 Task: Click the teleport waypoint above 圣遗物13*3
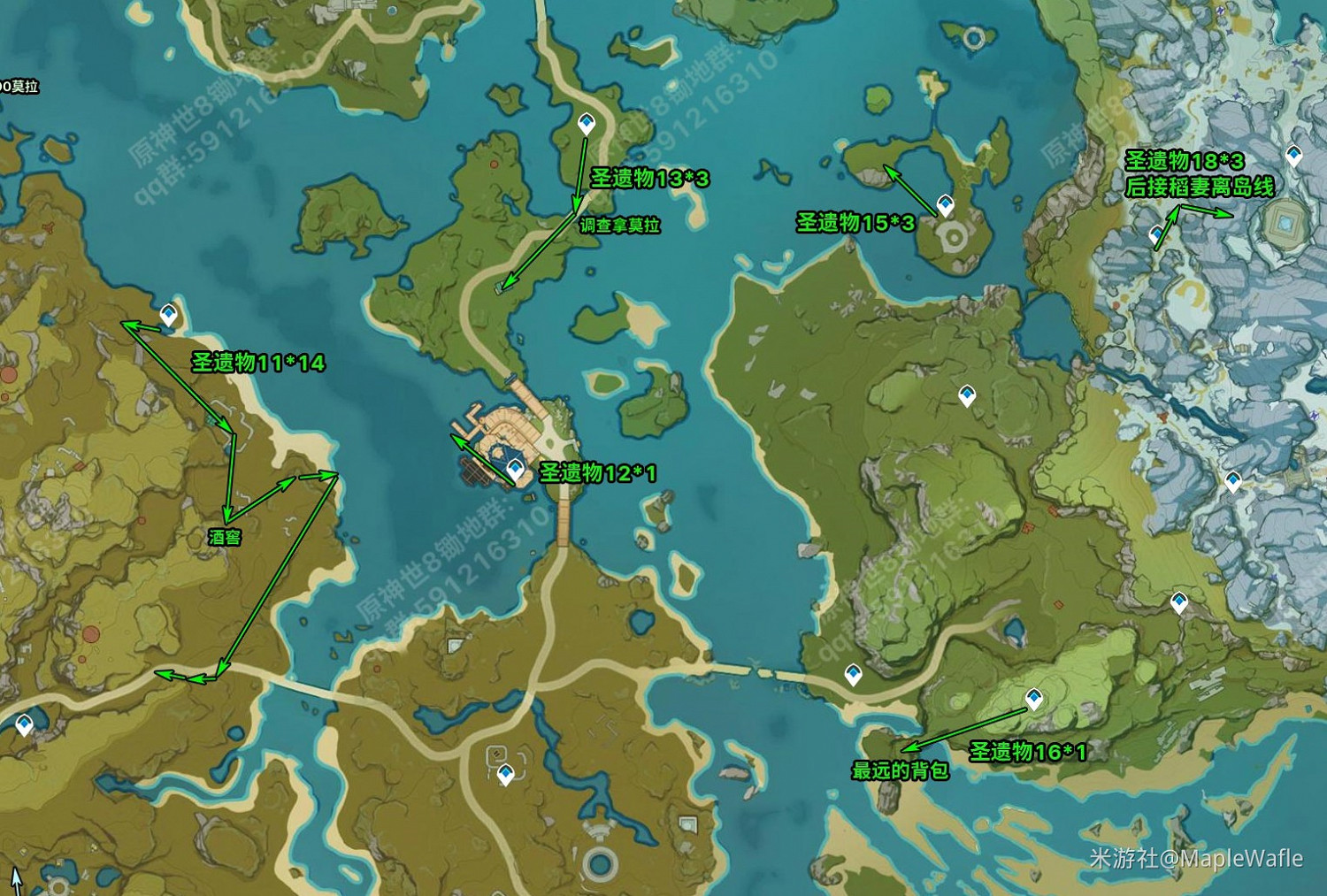(586, 123)
